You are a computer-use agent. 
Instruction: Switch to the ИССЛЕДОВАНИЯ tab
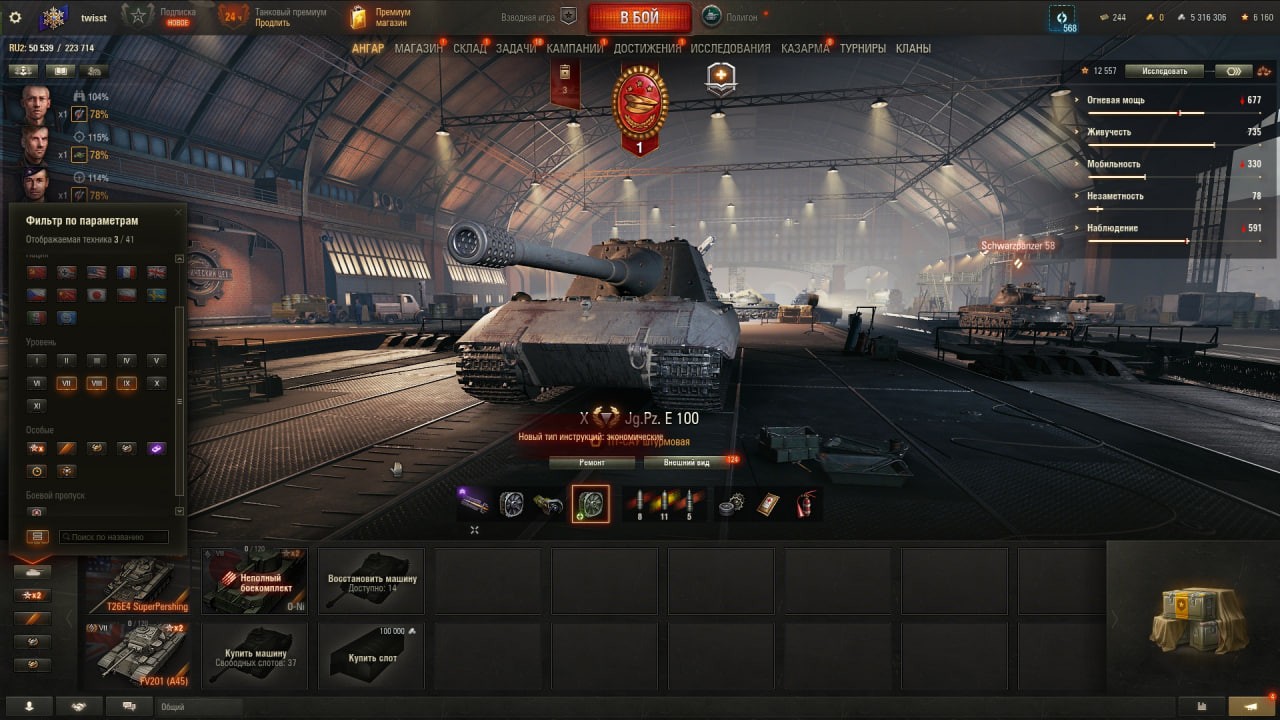coord(730,48)
